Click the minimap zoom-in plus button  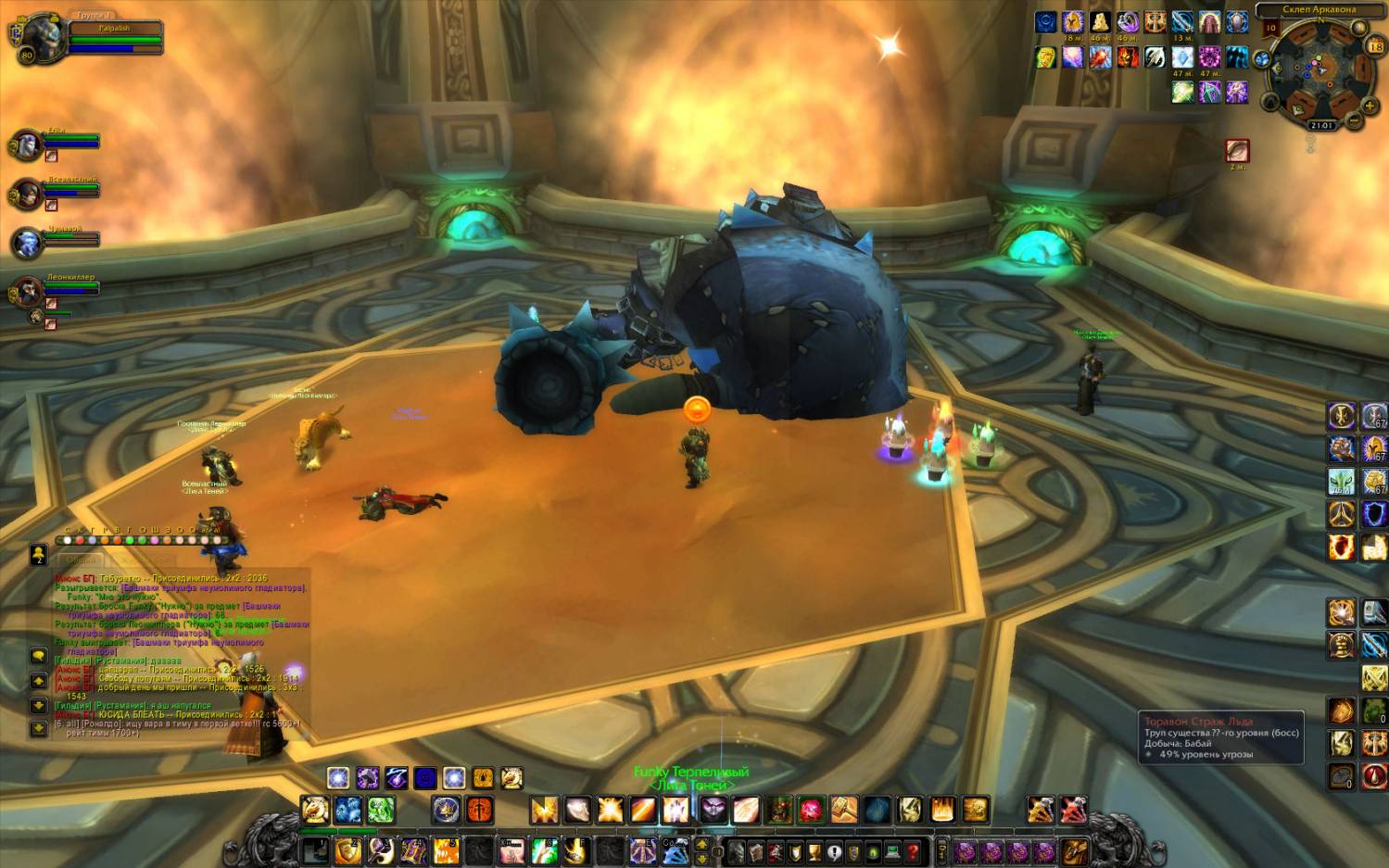pos(1370,106)
